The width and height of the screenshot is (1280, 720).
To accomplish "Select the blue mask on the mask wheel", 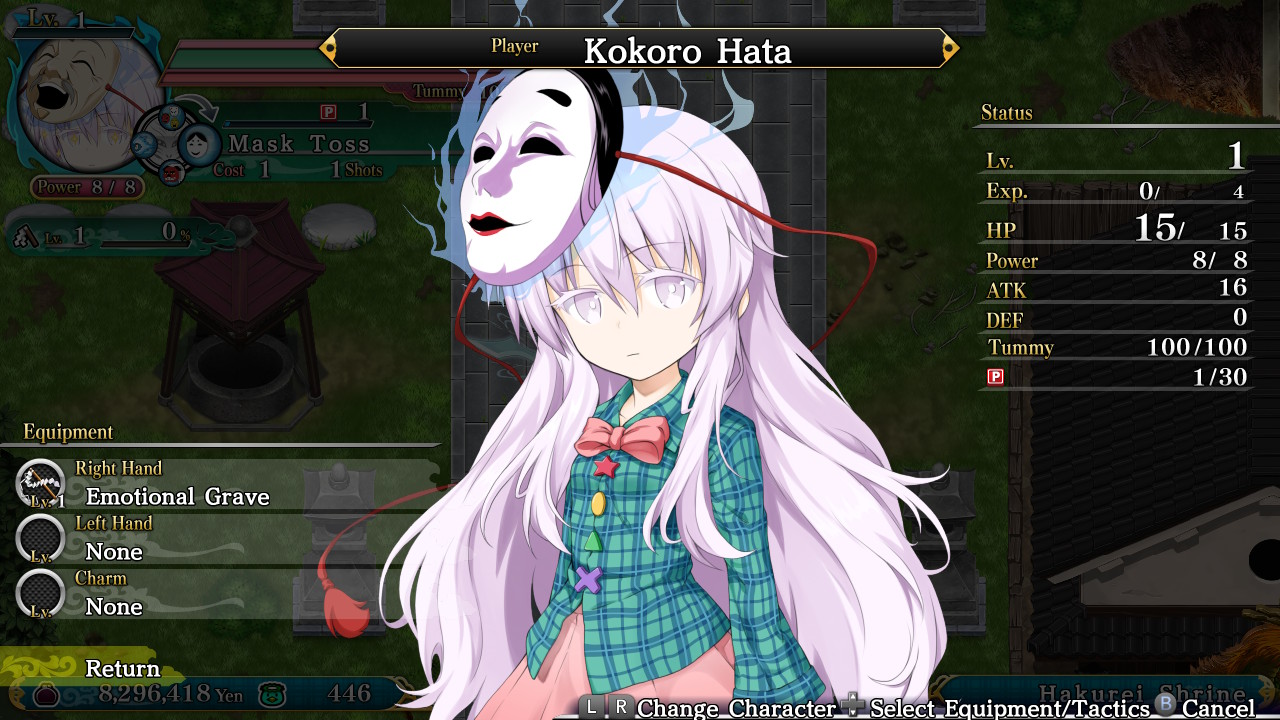I will [144, 144].
